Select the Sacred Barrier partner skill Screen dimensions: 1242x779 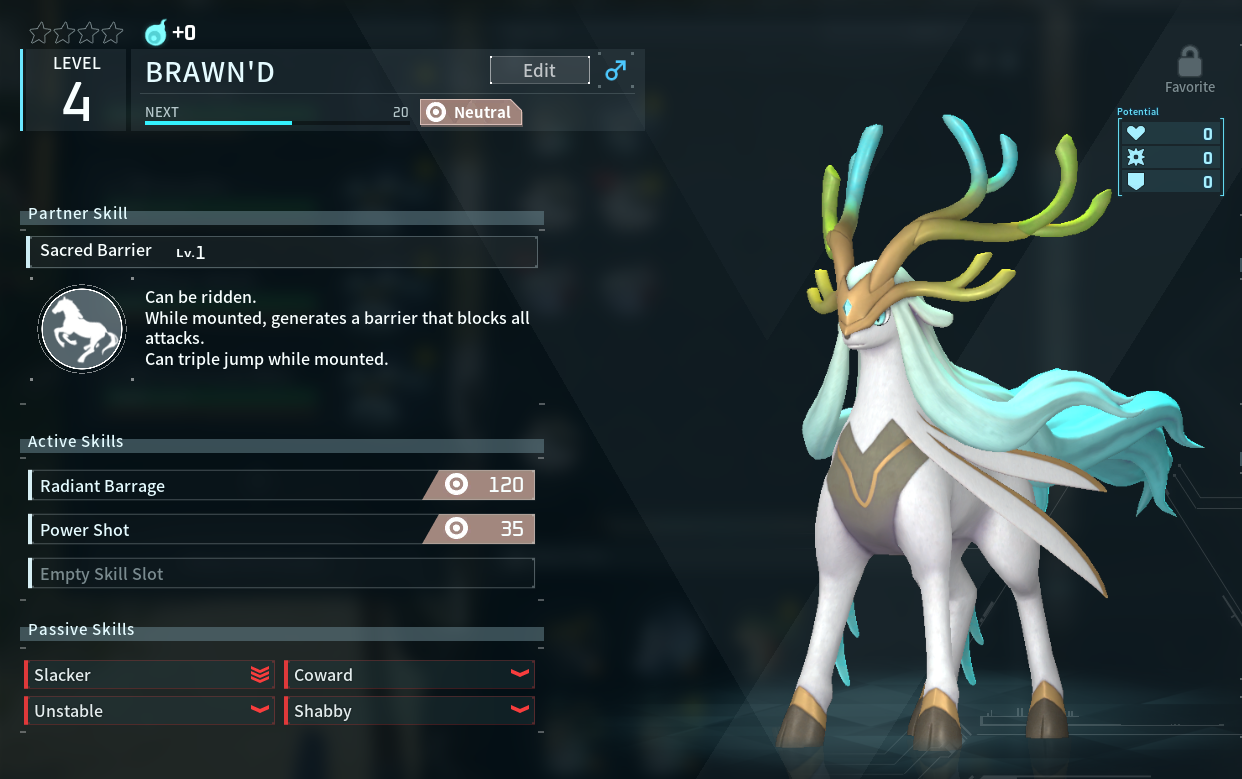[x=282, y=251]
